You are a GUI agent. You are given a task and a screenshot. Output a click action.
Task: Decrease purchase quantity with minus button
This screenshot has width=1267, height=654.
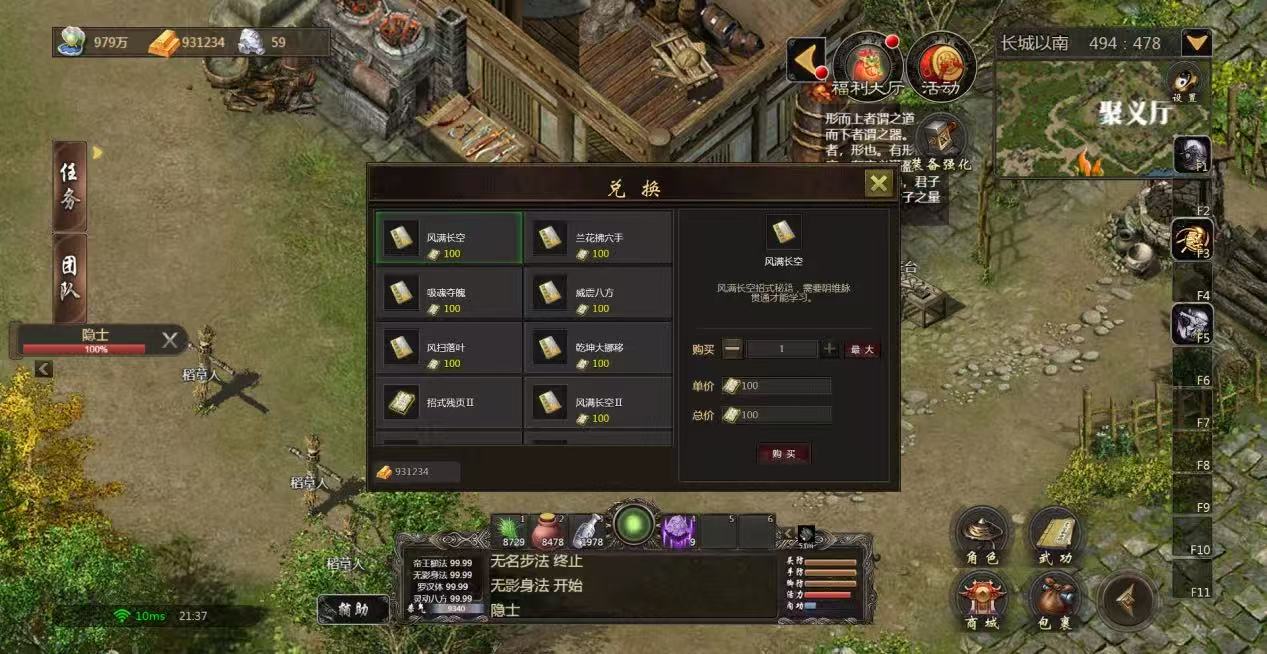point(733,349)
